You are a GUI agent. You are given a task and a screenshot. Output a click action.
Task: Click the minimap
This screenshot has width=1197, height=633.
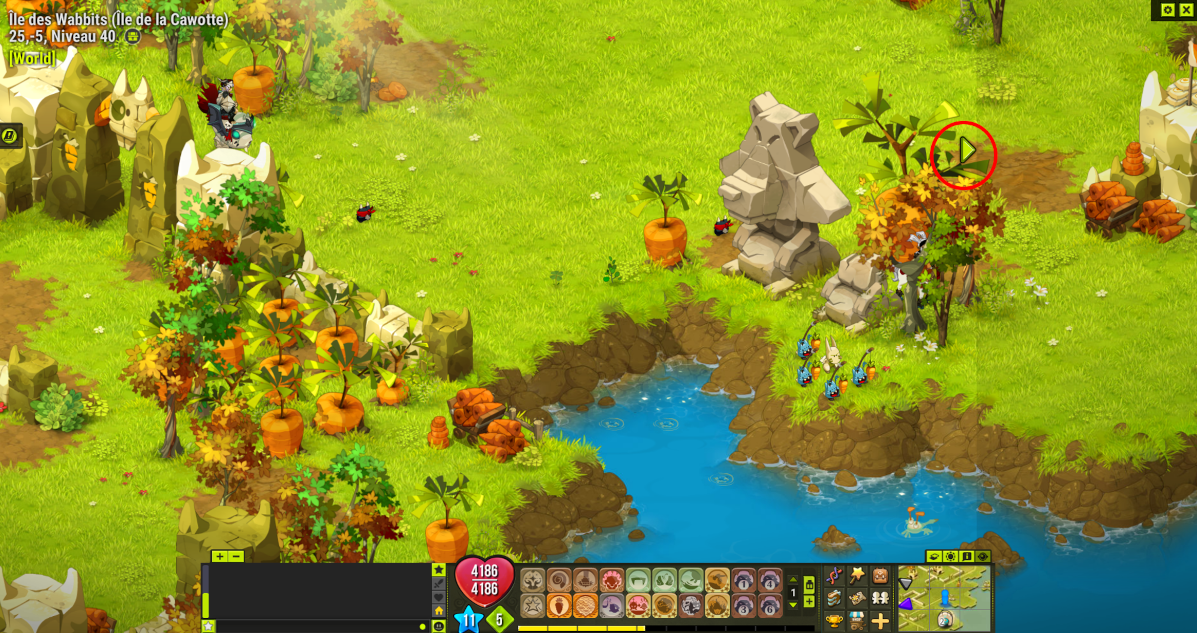944,598
